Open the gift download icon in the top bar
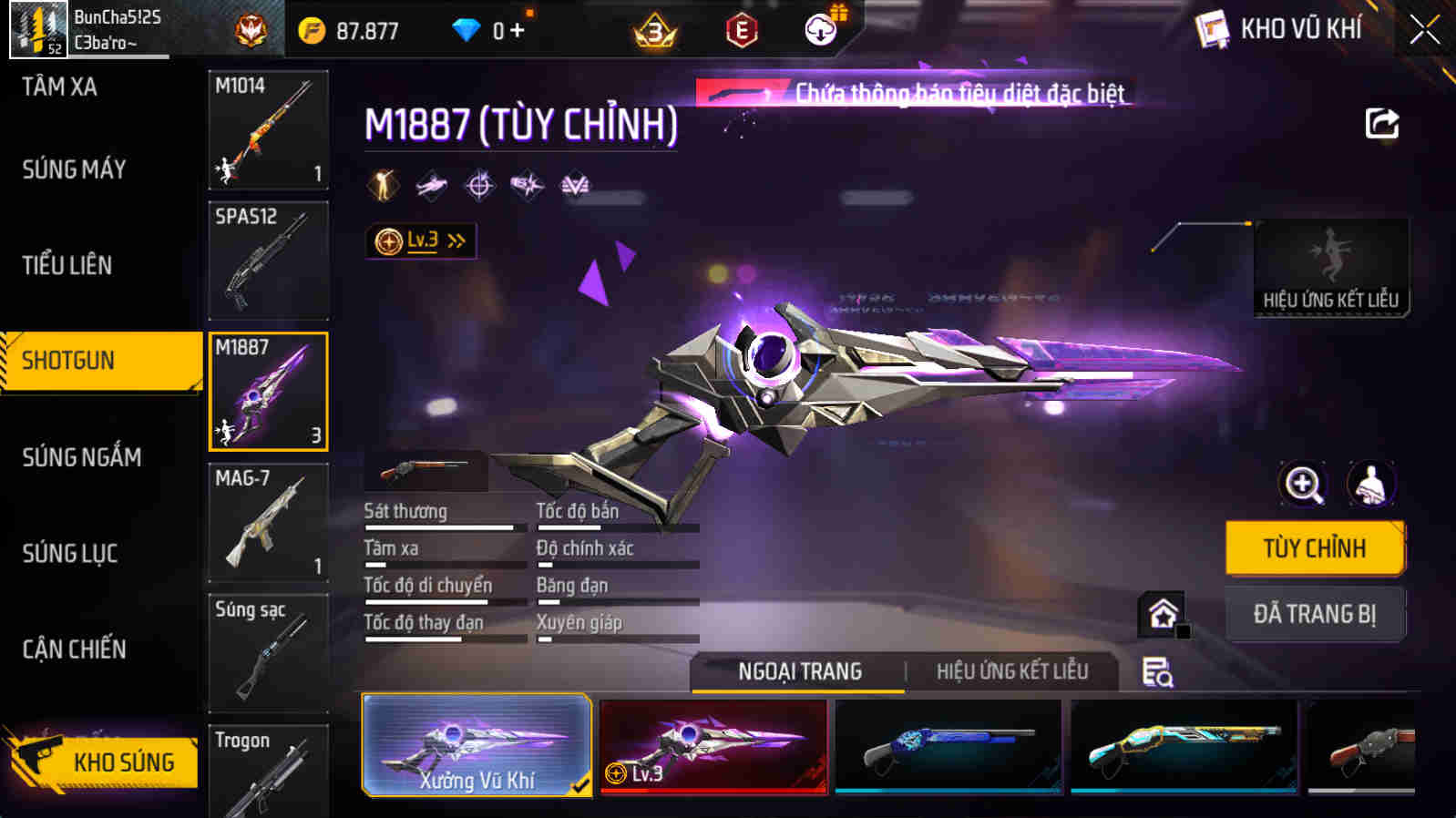Viewport: 1456px width, 818px height. click(x=821, y=28)
